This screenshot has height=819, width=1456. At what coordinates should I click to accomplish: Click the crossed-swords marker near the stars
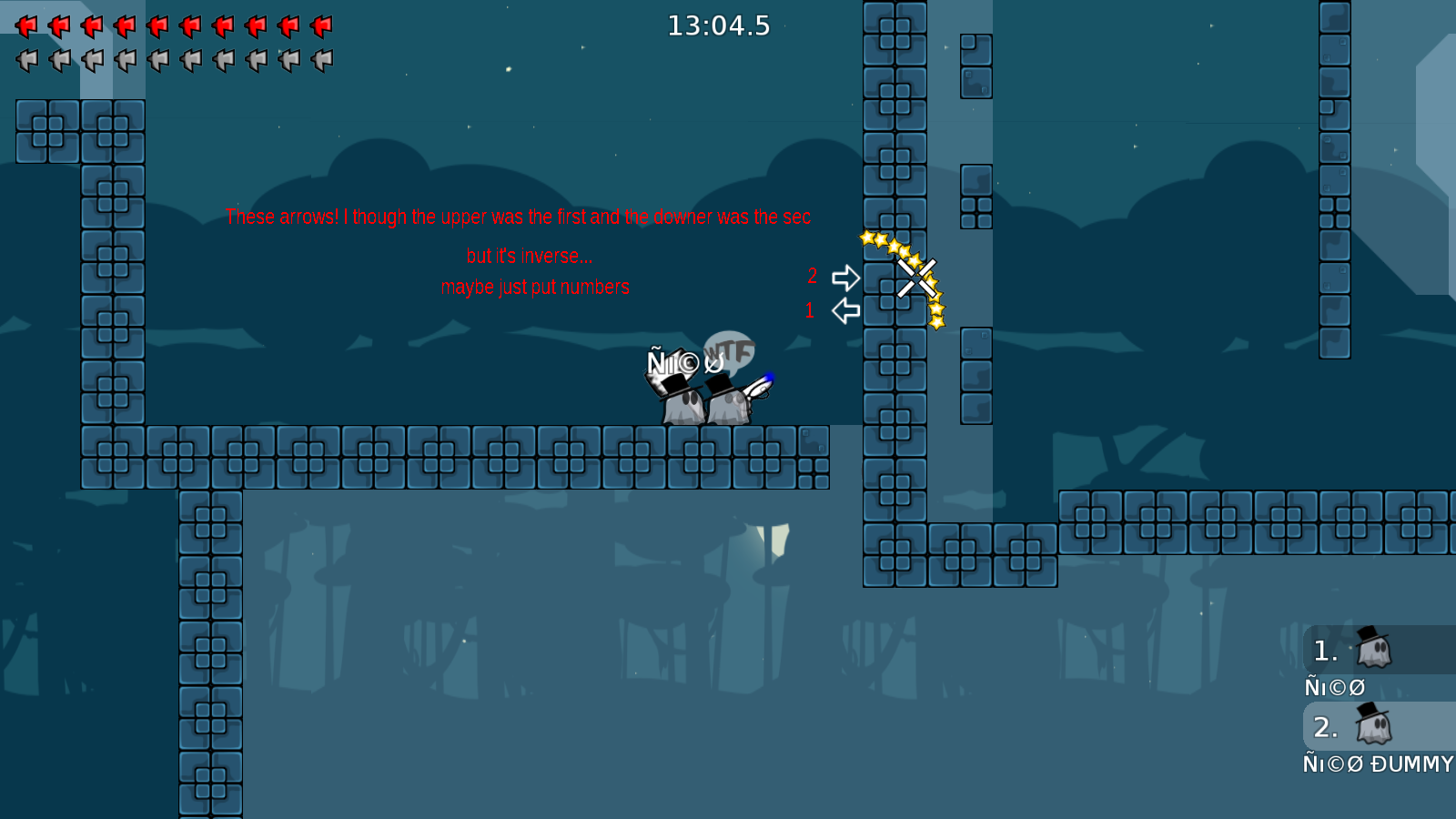coord(916,276)
